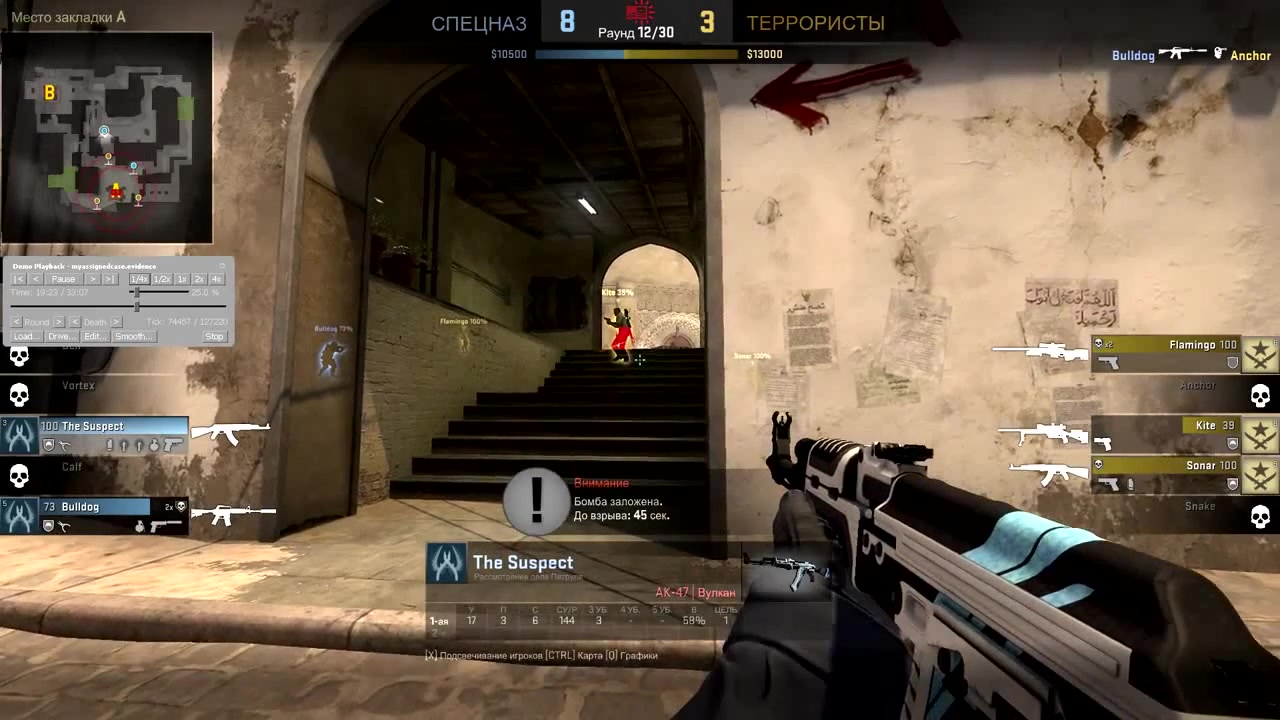Jump back to the previous death
The width and height of the screenshot is (1280, 720).
(75, 322)
